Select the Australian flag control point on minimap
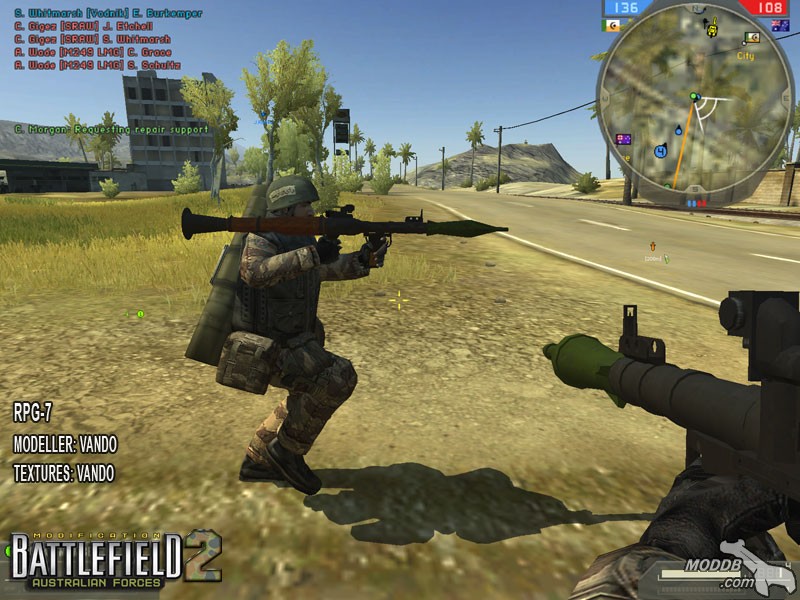This screenshot has width=800, height=600. pyautogui.click(x=624, y=139)
